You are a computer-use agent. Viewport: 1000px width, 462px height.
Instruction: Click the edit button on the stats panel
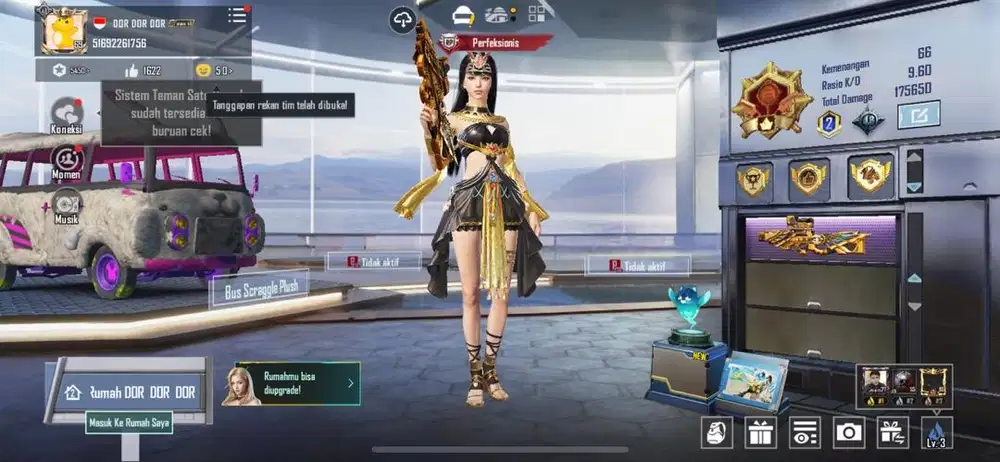[918, 115]
